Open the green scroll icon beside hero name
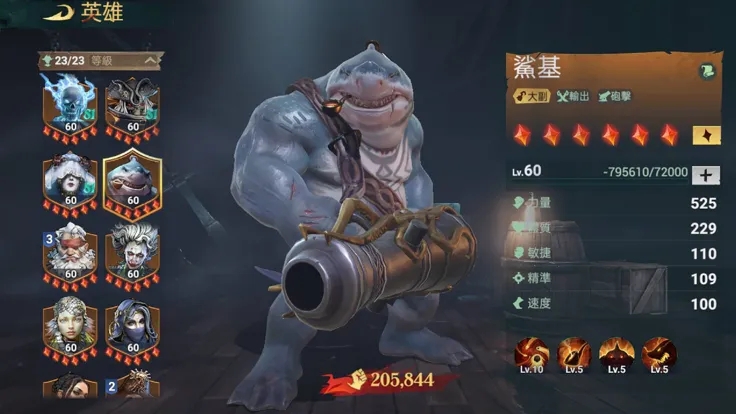736x414 pixels. (x=706, y=71)
